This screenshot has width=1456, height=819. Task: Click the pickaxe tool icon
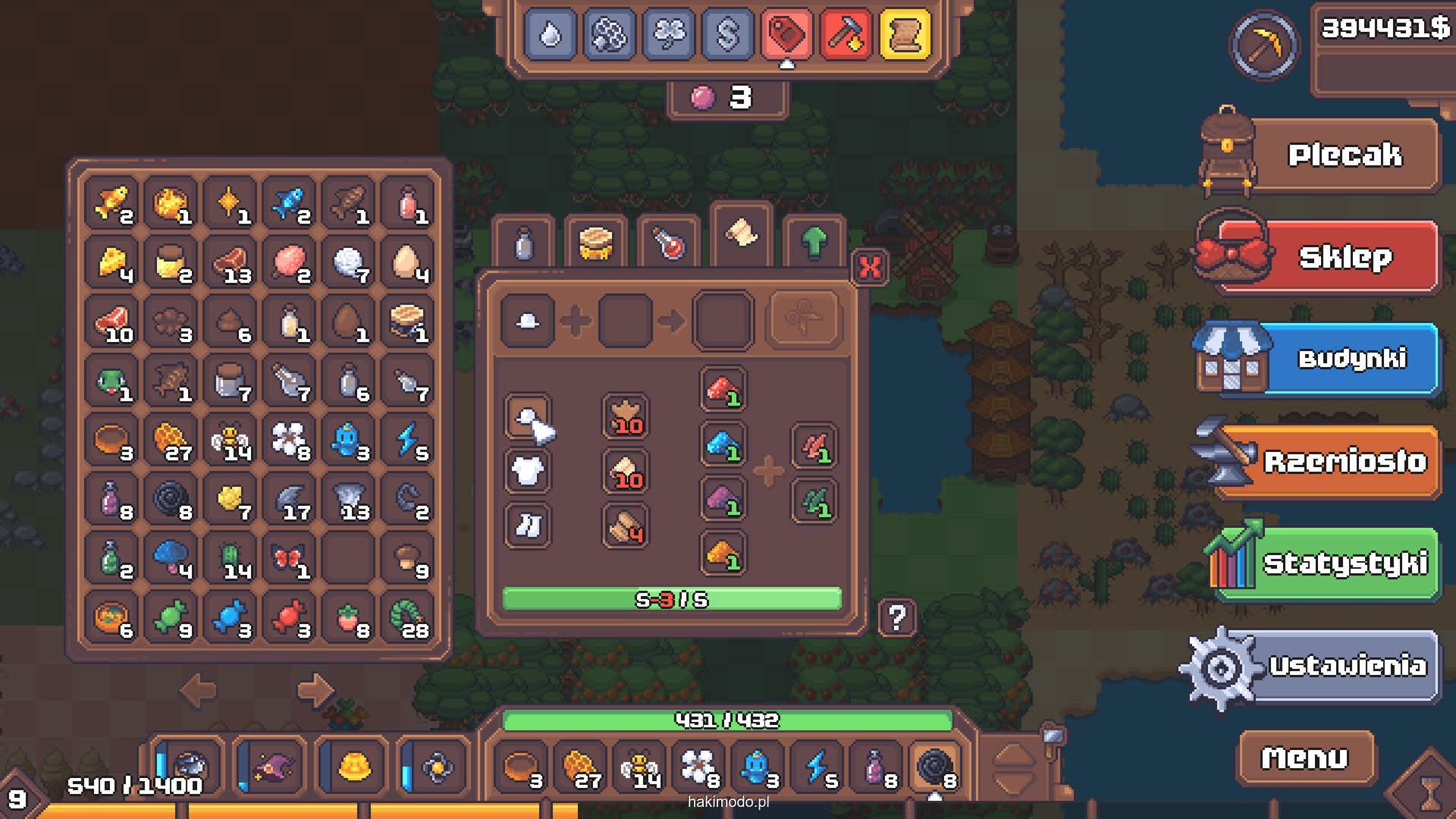tap(1264, 45)
